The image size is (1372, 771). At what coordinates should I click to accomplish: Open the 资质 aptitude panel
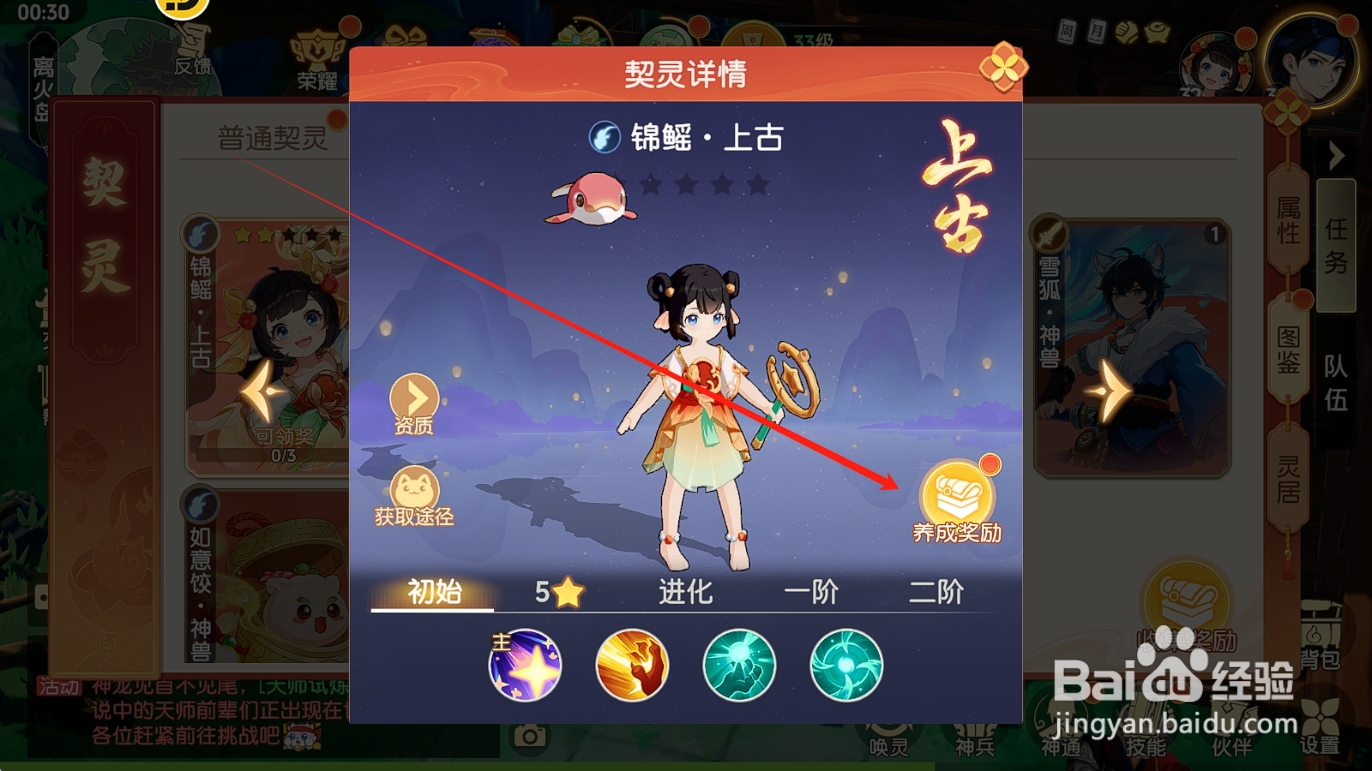[x=412, y=400]
